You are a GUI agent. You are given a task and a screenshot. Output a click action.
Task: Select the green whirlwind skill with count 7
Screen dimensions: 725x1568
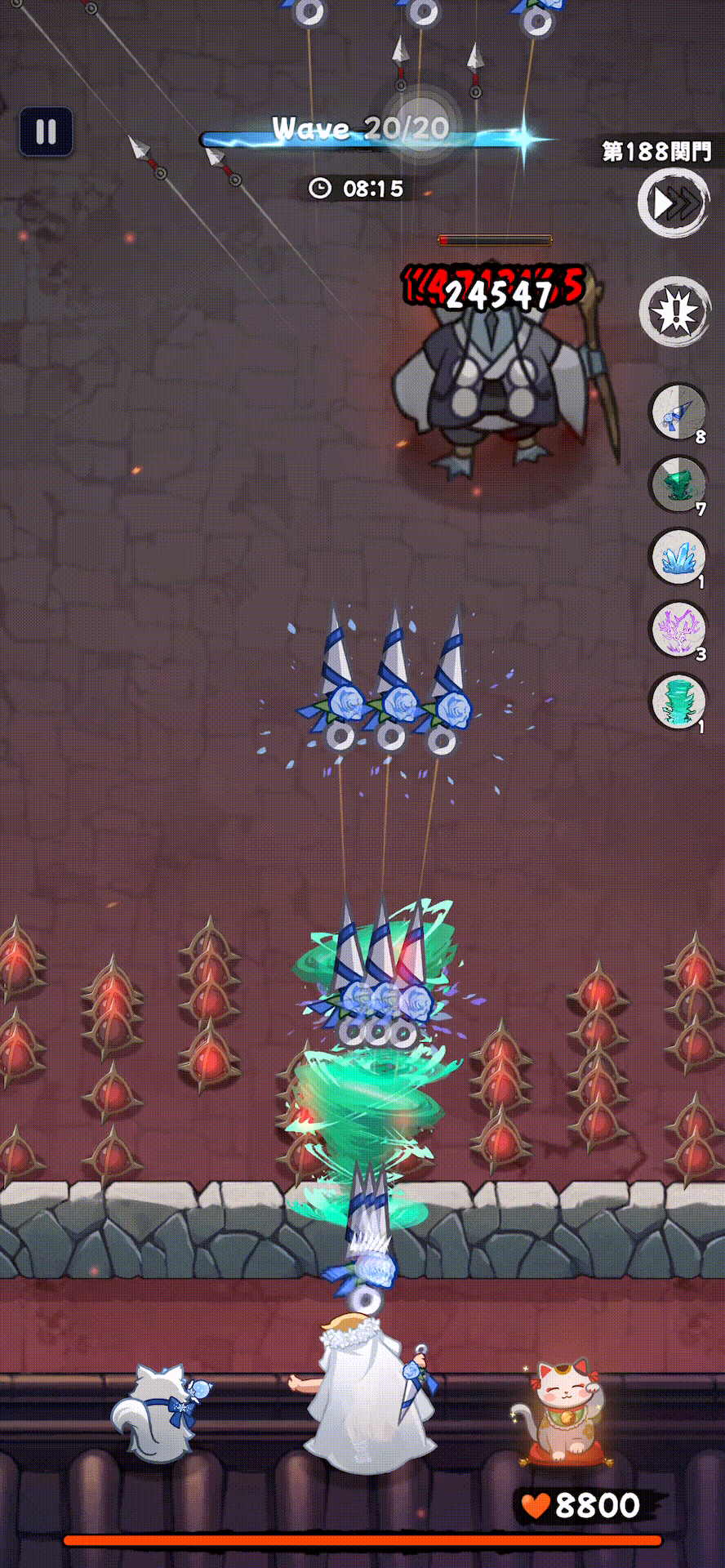(677, 485)
